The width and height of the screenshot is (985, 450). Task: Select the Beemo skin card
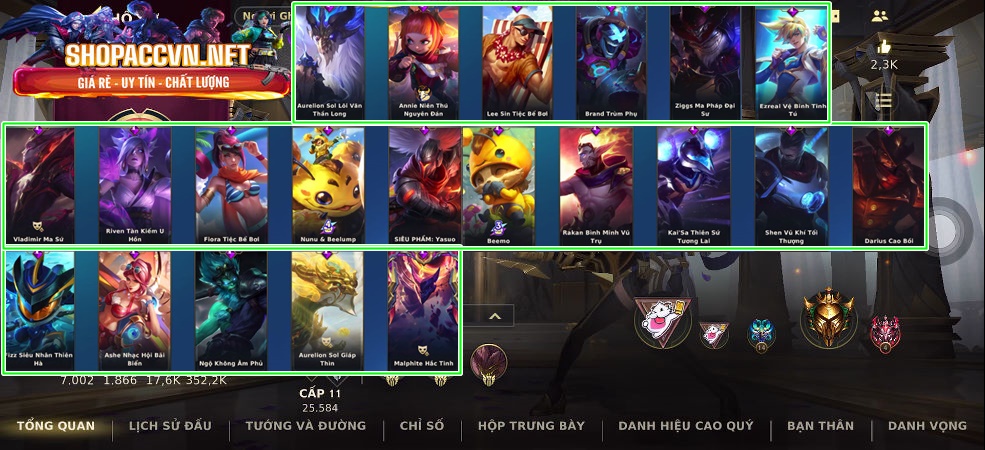click(499, 185)
